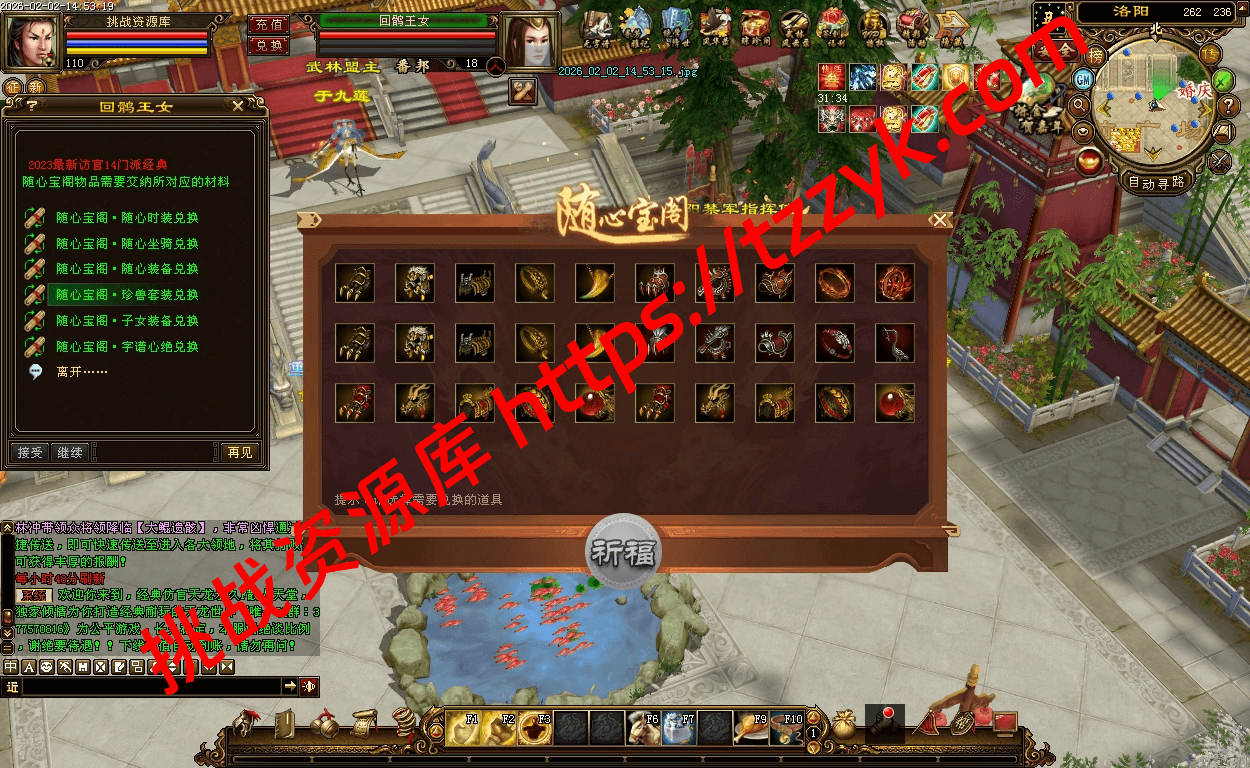Close the 随心宝阁 exchange window
The width and height of the screenshot is (1250, 768).
coord(938,220)
